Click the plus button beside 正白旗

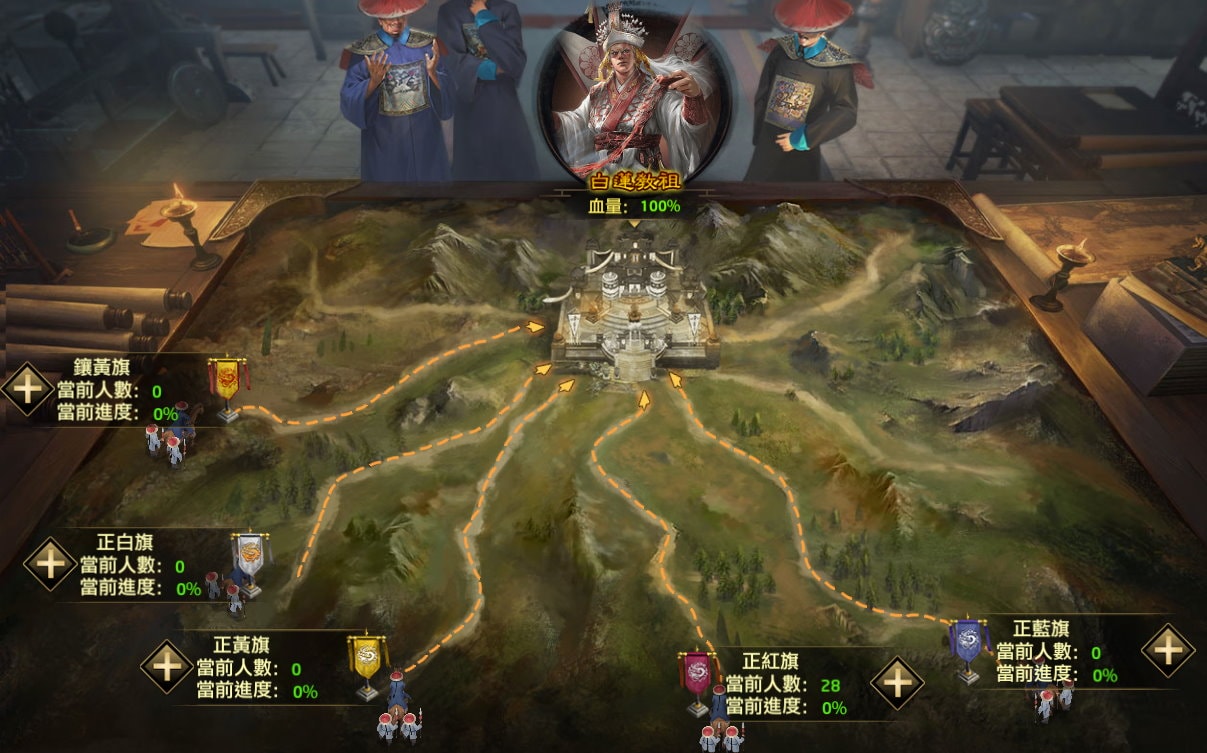(51, 562)
